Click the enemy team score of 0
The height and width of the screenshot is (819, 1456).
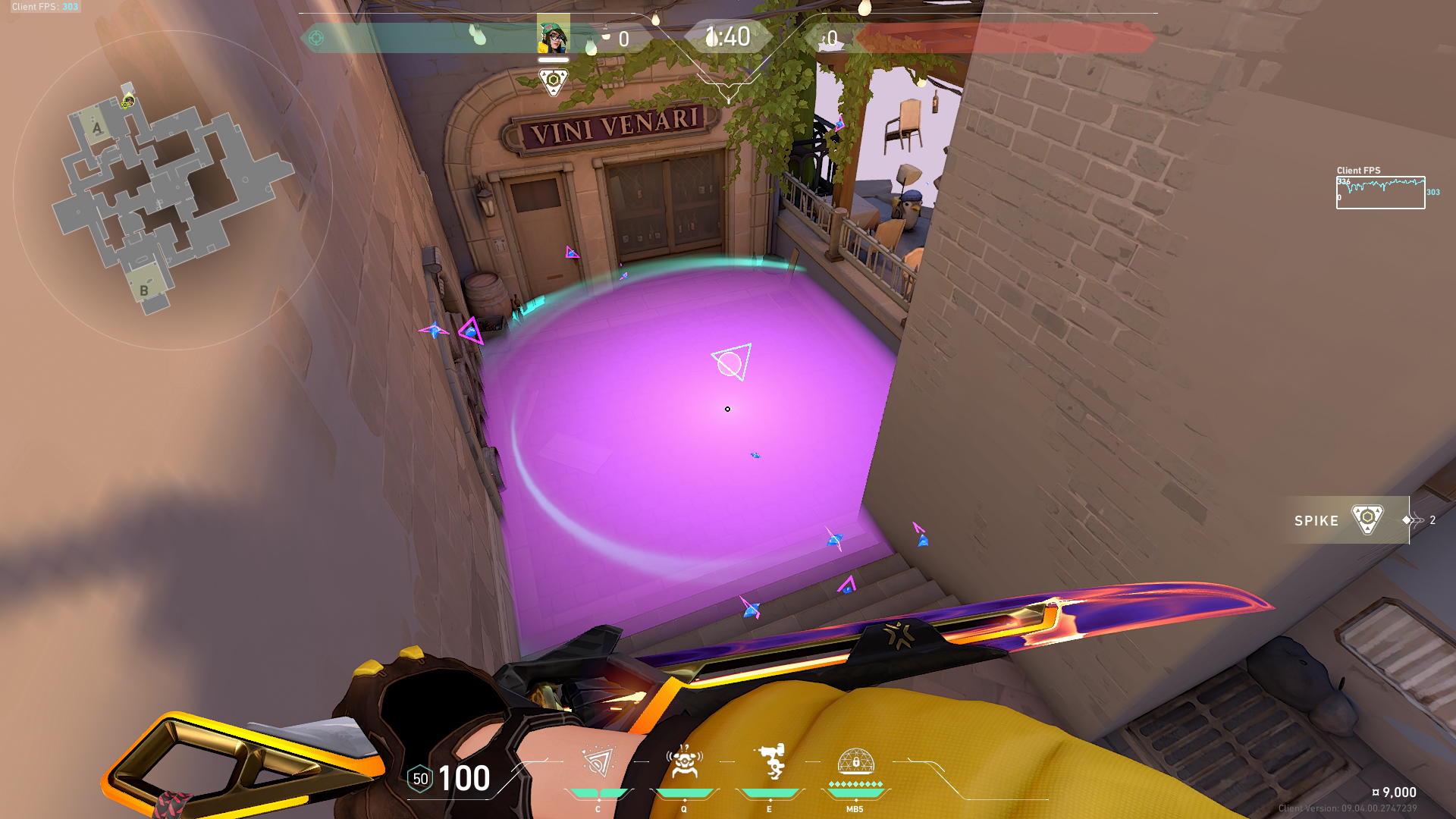coord(833,36)
